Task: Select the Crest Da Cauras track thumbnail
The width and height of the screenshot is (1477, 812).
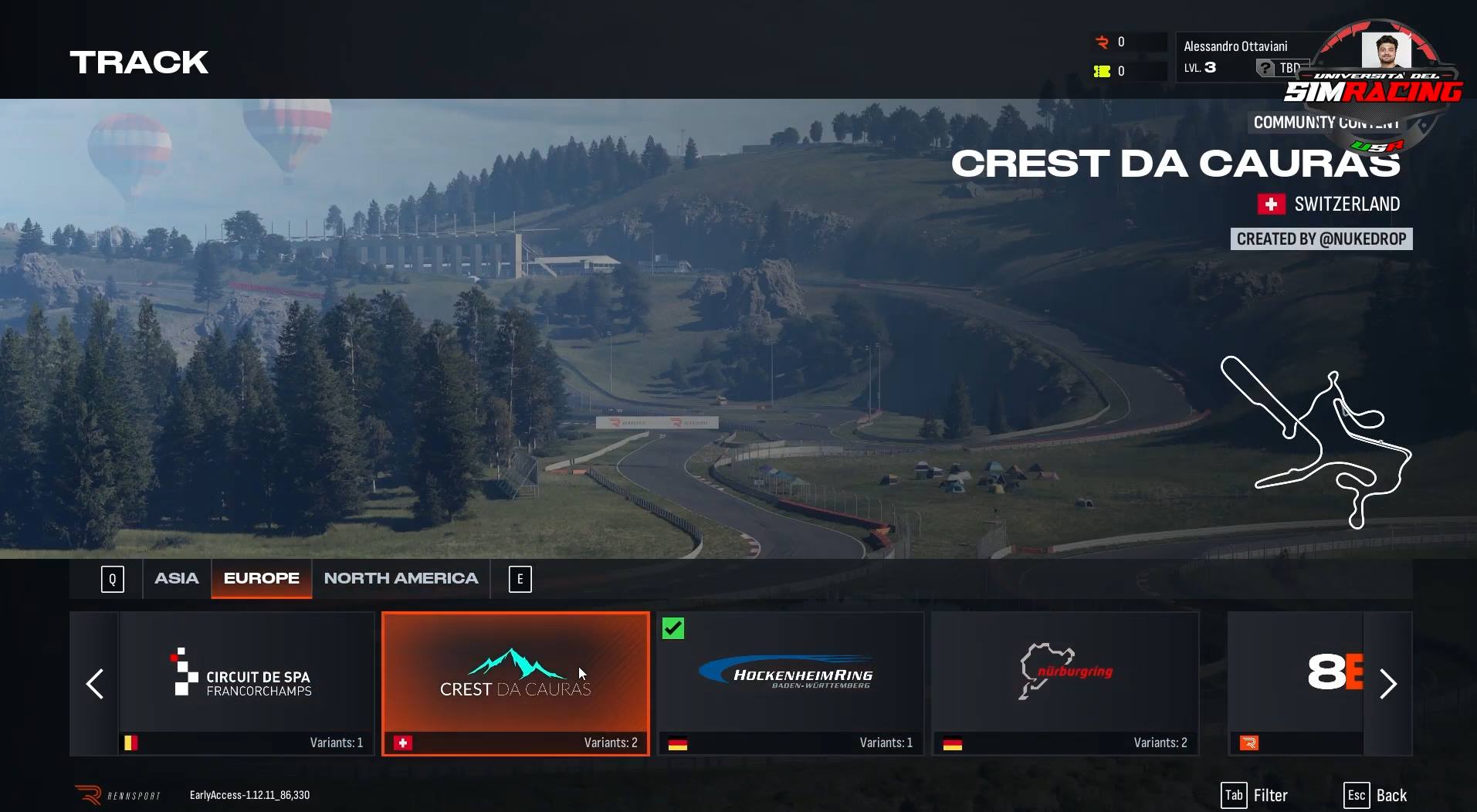Action: (515, 684)
